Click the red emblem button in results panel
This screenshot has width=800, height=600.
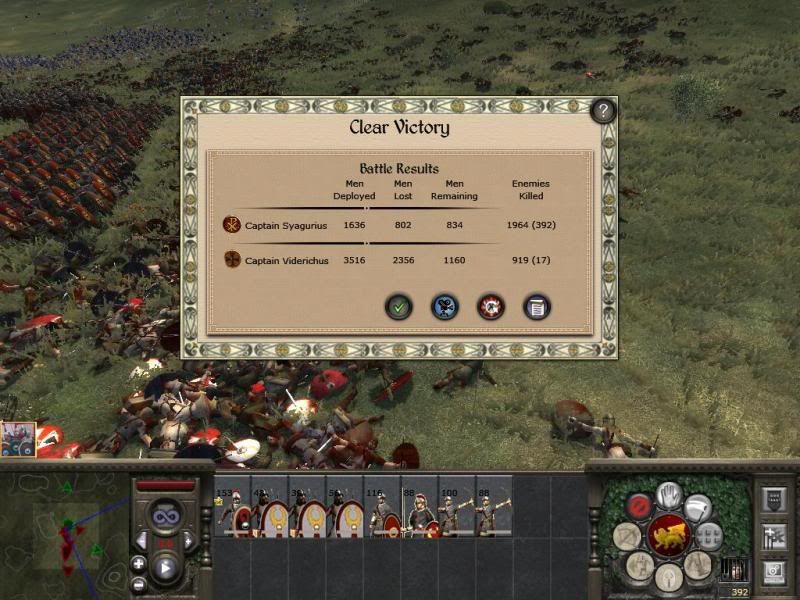(490, 307)
